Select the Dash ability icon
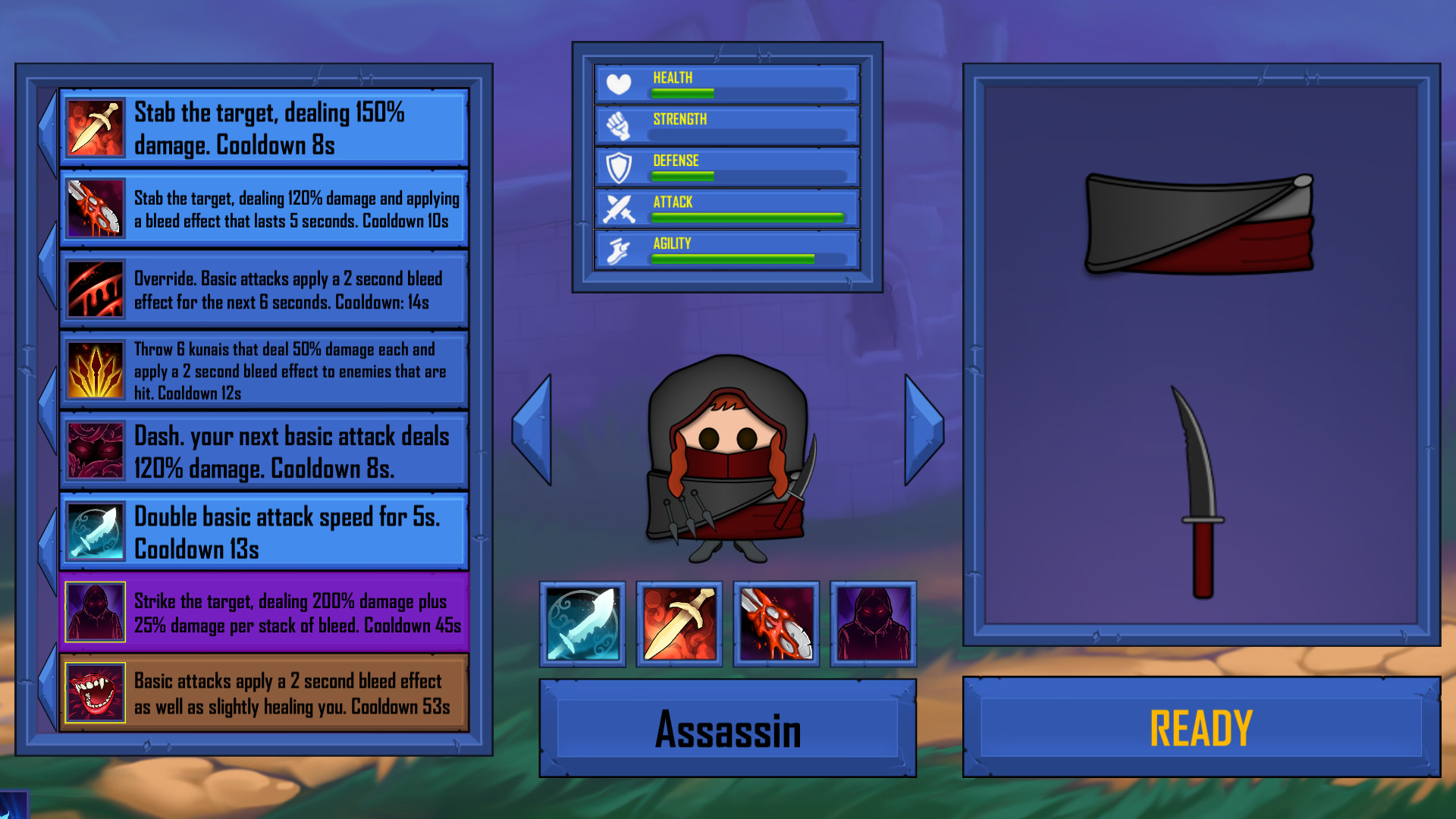Viewport: 1456px width, 819px height. pyautogui.click(x=94, y=451)
